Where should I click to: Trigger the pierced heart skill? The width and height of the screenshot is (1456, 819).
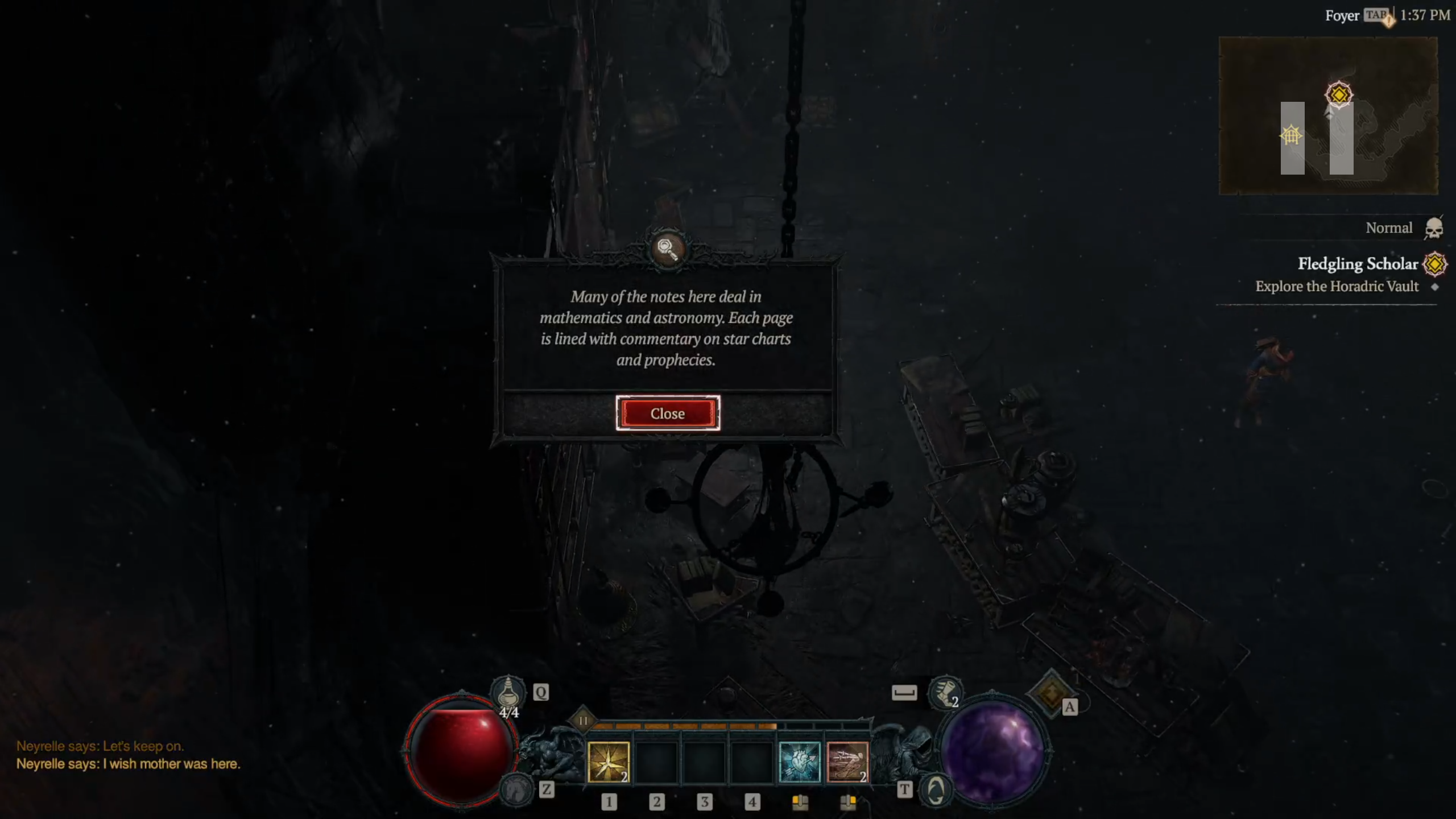799,762
